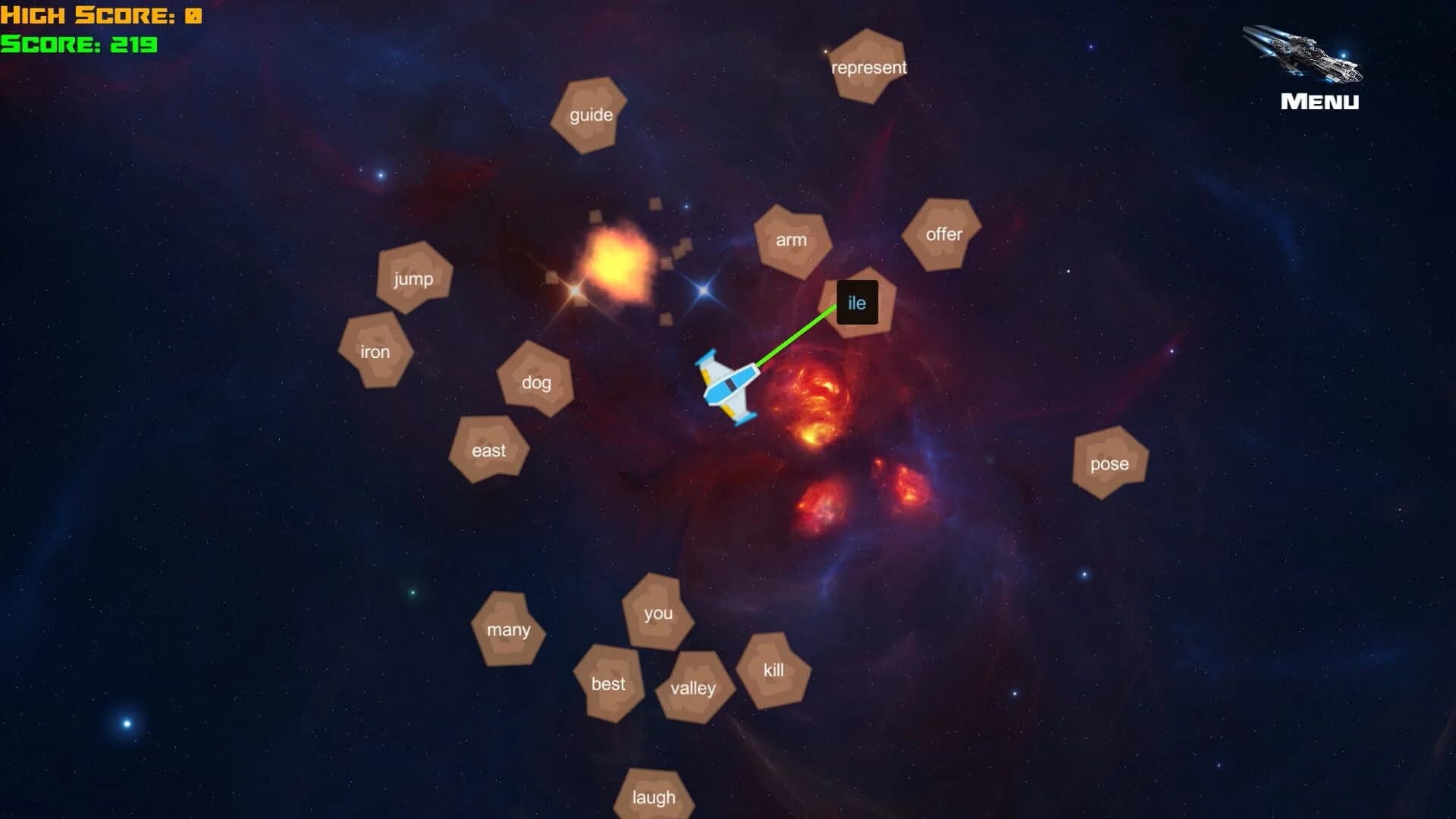Shoot the 'valley' asteroid
This screenshot has width=1456, height=819.
pos(692,688)
